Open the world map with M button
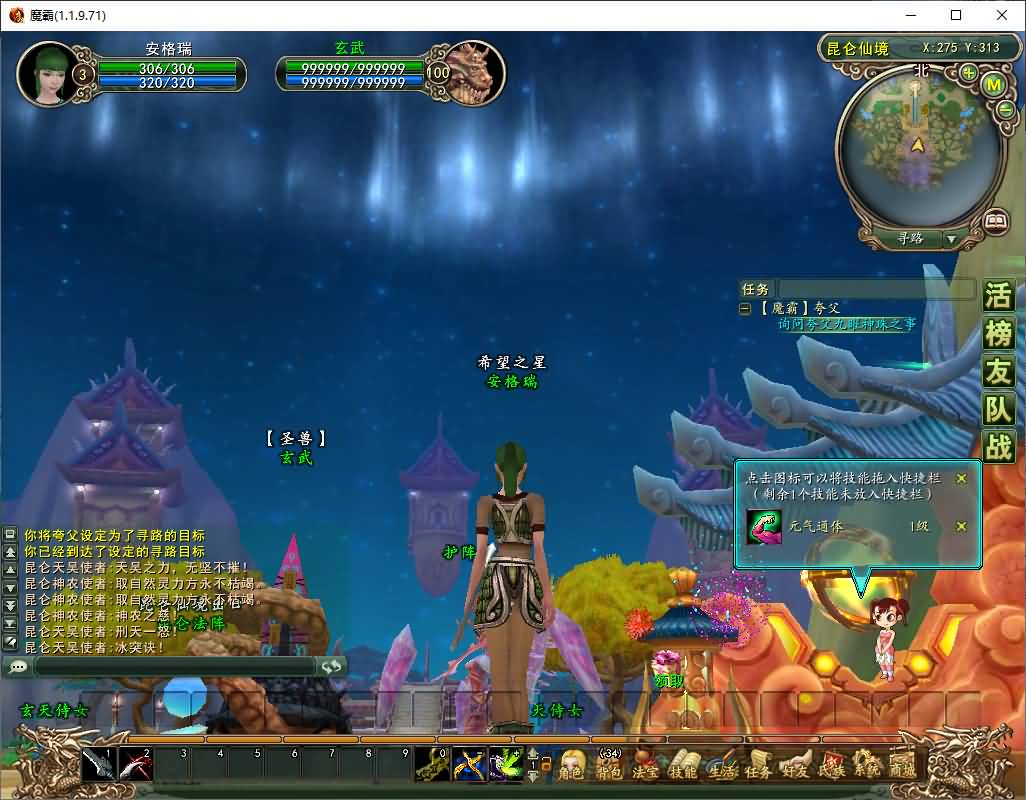 click(993, 85)
